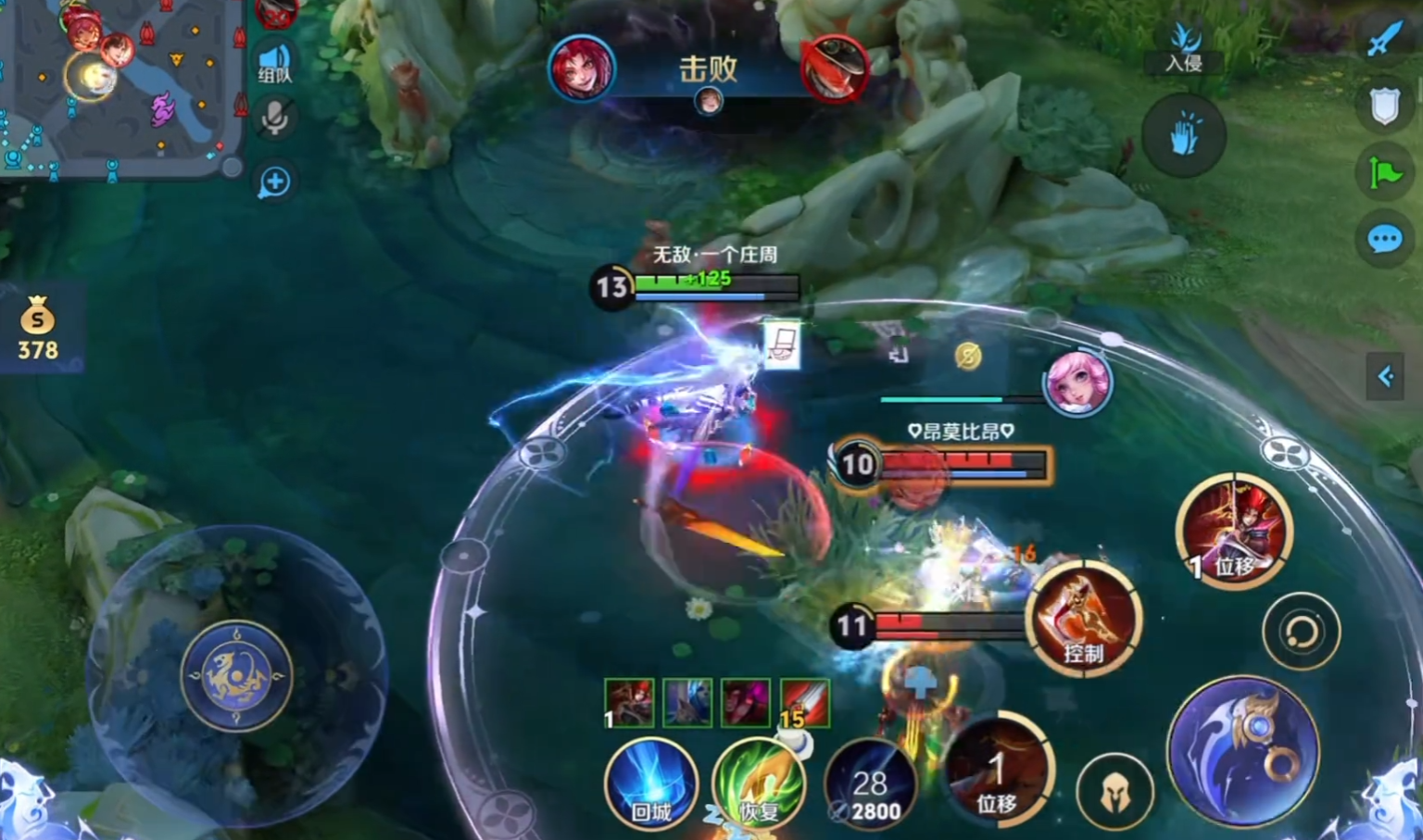Send the sword attack signal

click(1384, 37)
